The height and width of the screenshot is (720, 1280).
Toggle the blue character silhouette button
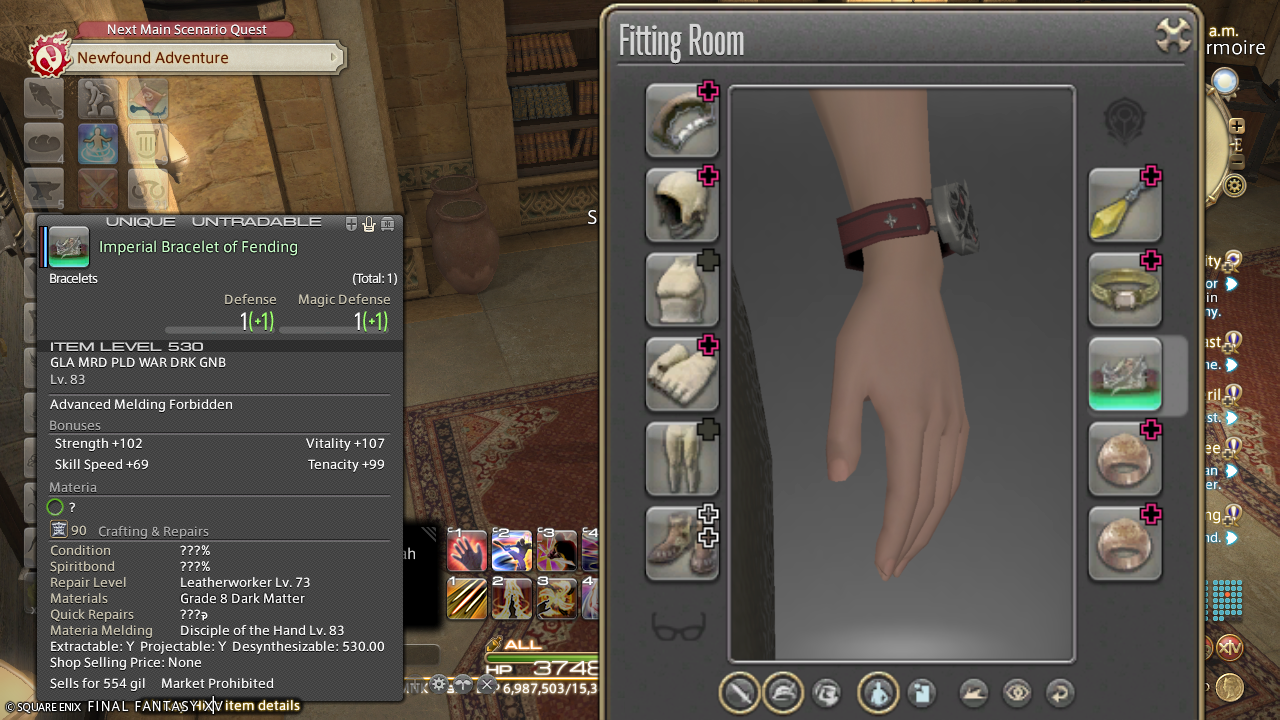click(x=877, y=692)
